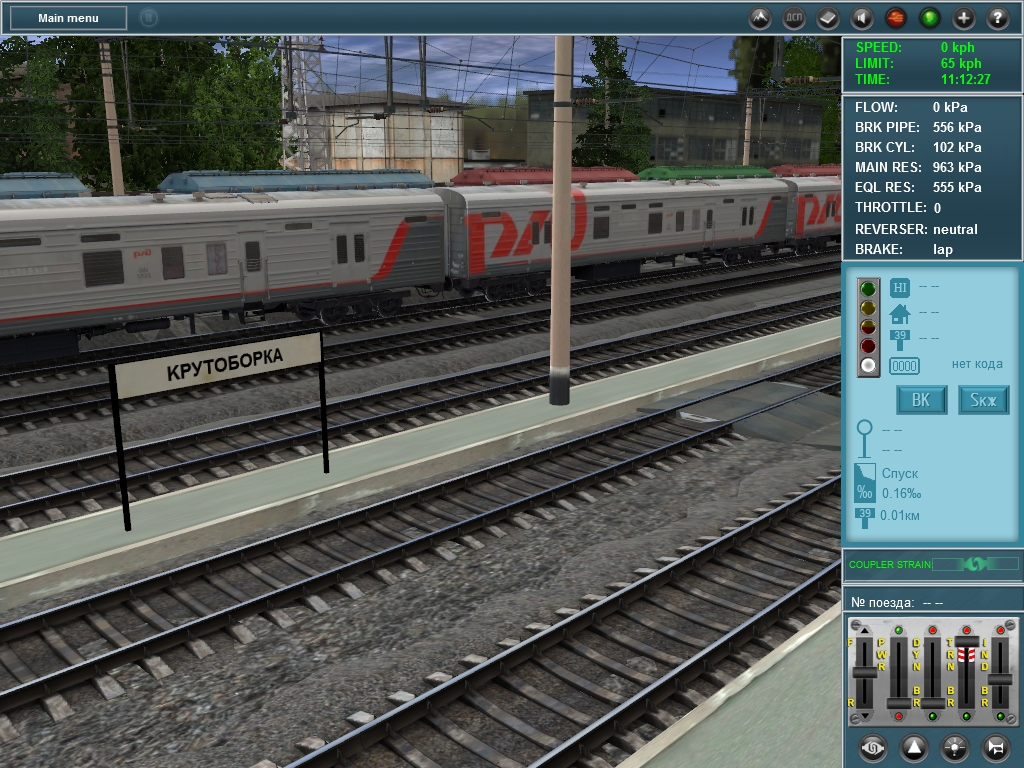Sound the horn button
This screenshot has height=768, width=1024.
[995, 747]
